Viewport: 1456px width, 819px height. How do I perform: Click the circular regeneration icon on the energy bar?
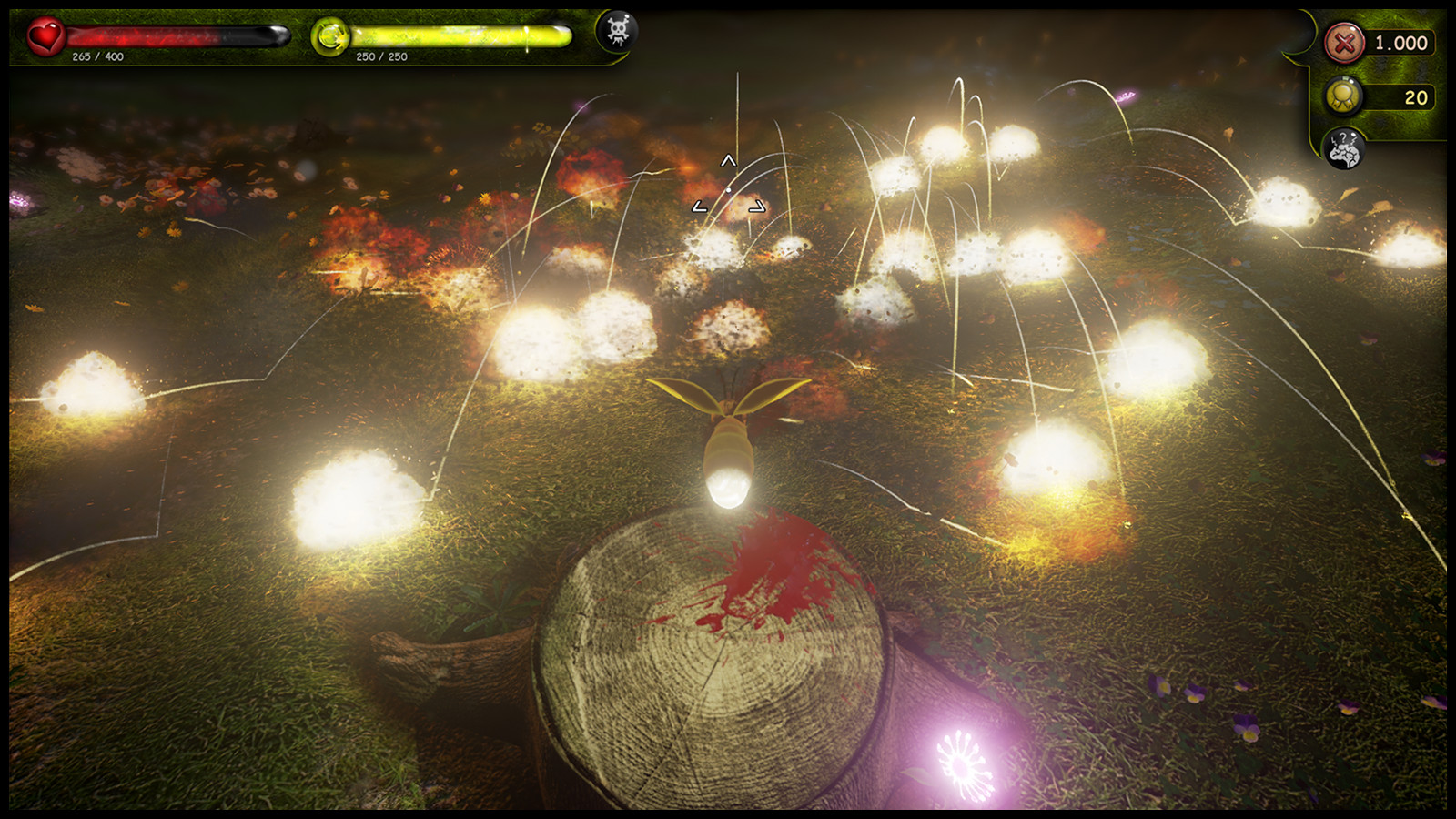pos(330,37)
